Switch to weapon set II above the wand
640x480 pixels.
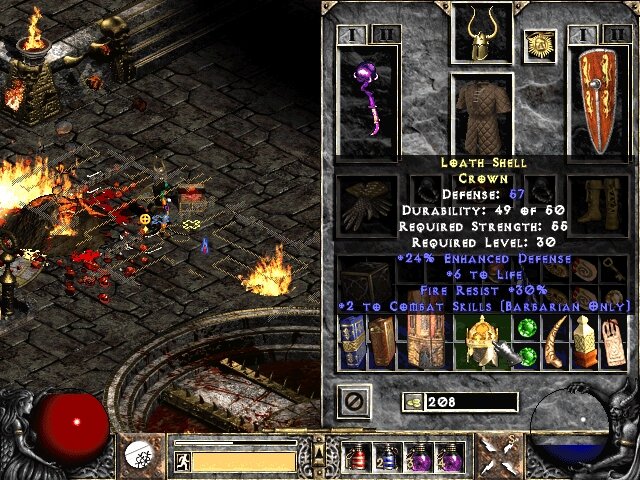[x=385, y=35]
